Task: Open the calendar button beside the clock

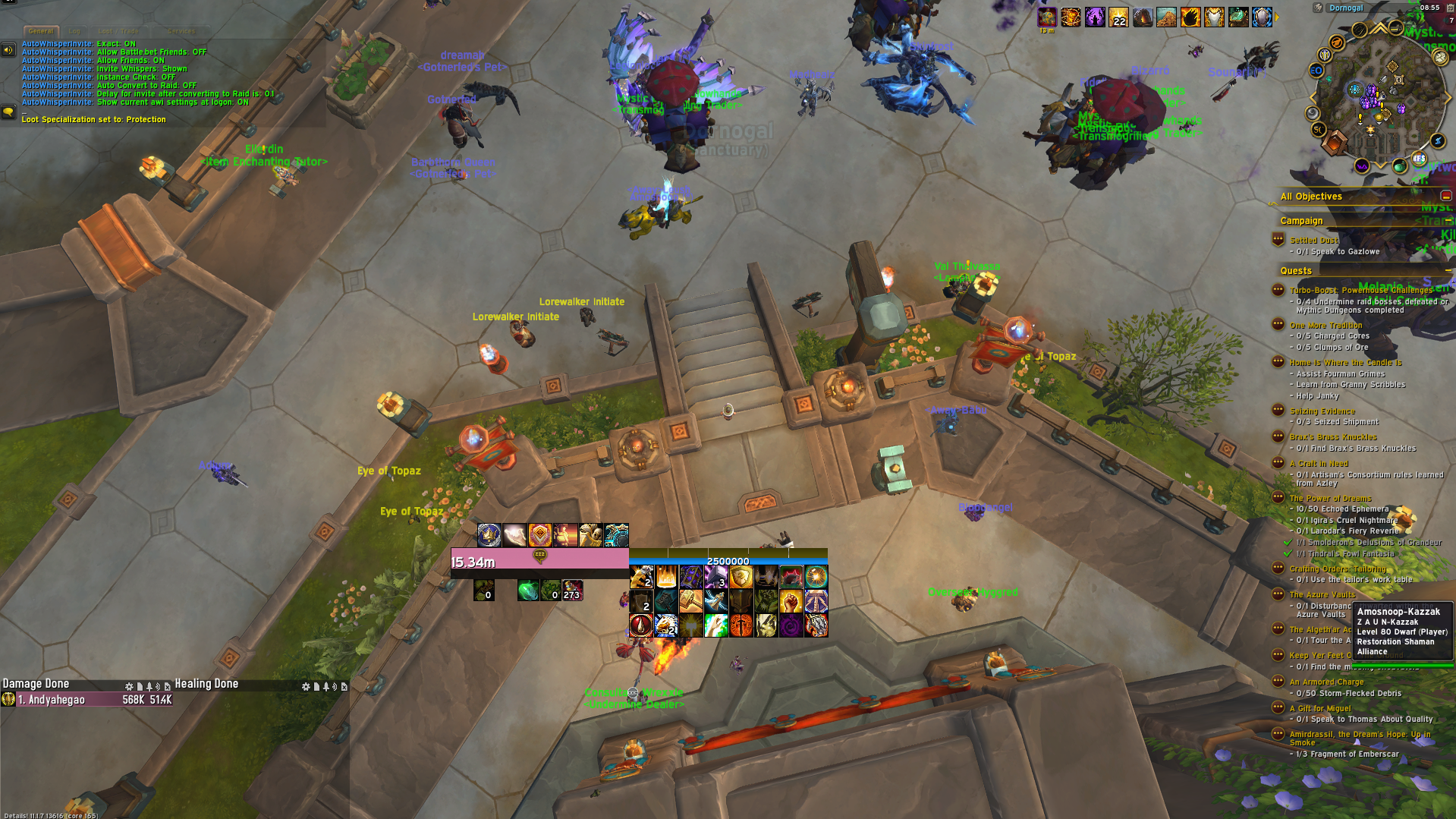Action: [1450, 8]
